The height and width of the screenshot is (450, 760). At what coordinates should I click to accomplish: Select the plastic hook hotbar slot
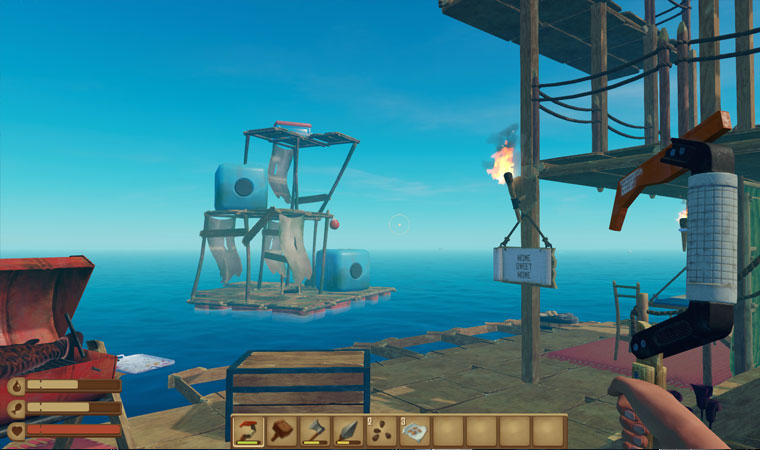pyautogui.click(x=249, y=431)
